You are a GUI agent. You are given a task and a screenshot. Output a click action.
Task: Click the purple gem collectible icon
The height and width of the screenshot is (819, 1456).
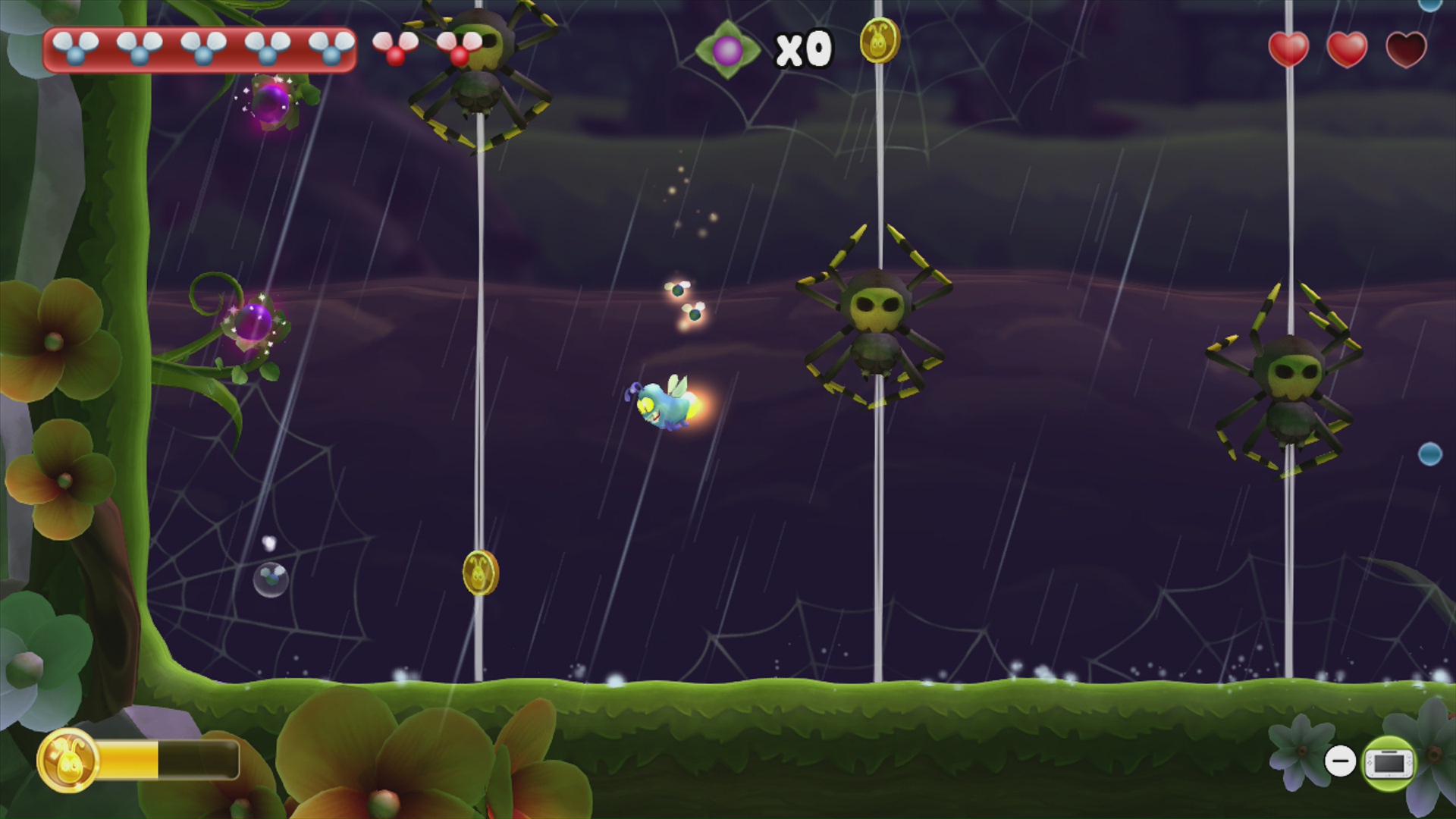[726, 48]
